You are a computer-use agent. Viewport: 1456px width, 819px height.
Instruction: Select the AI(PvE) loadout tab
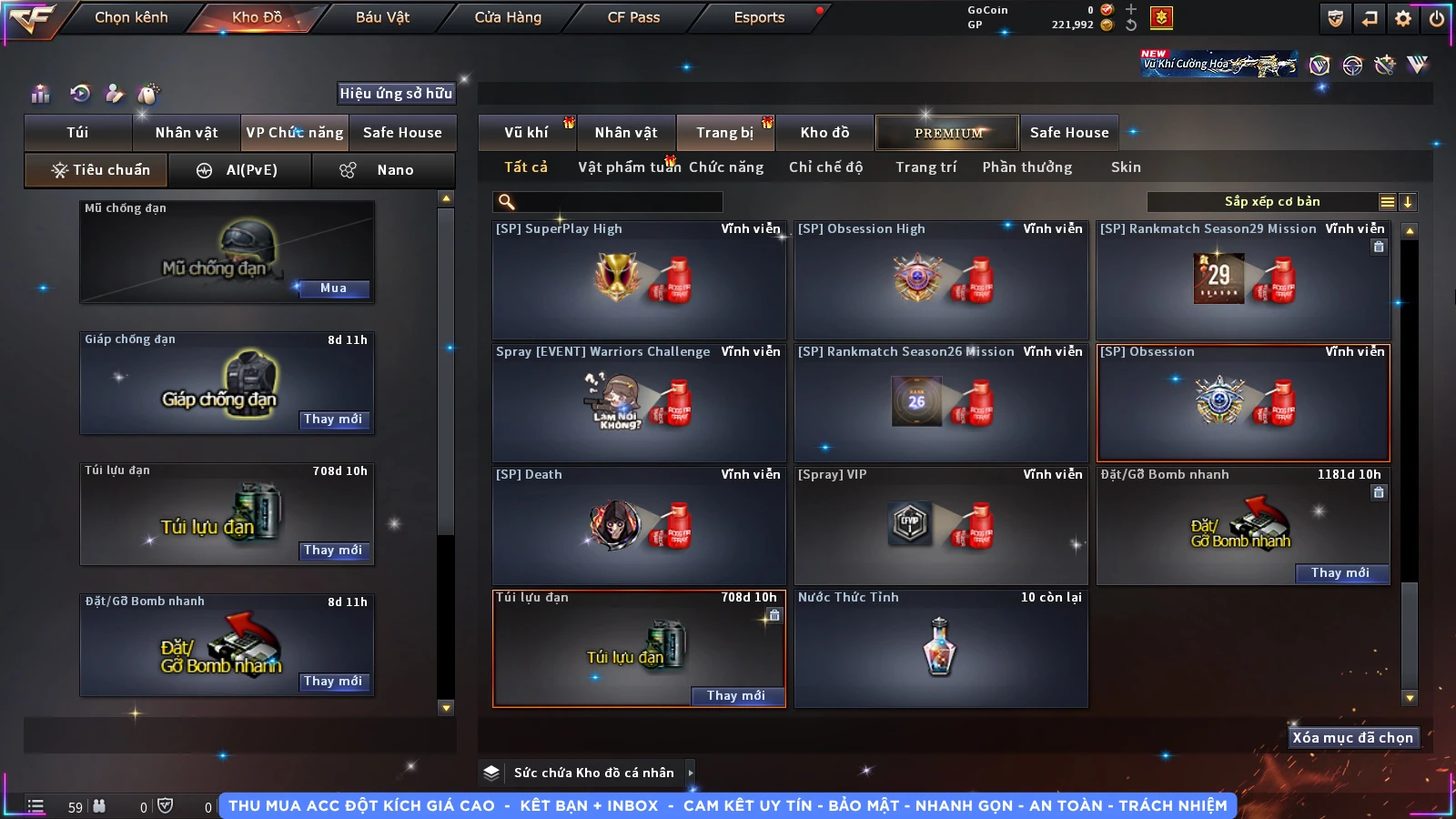239,170
